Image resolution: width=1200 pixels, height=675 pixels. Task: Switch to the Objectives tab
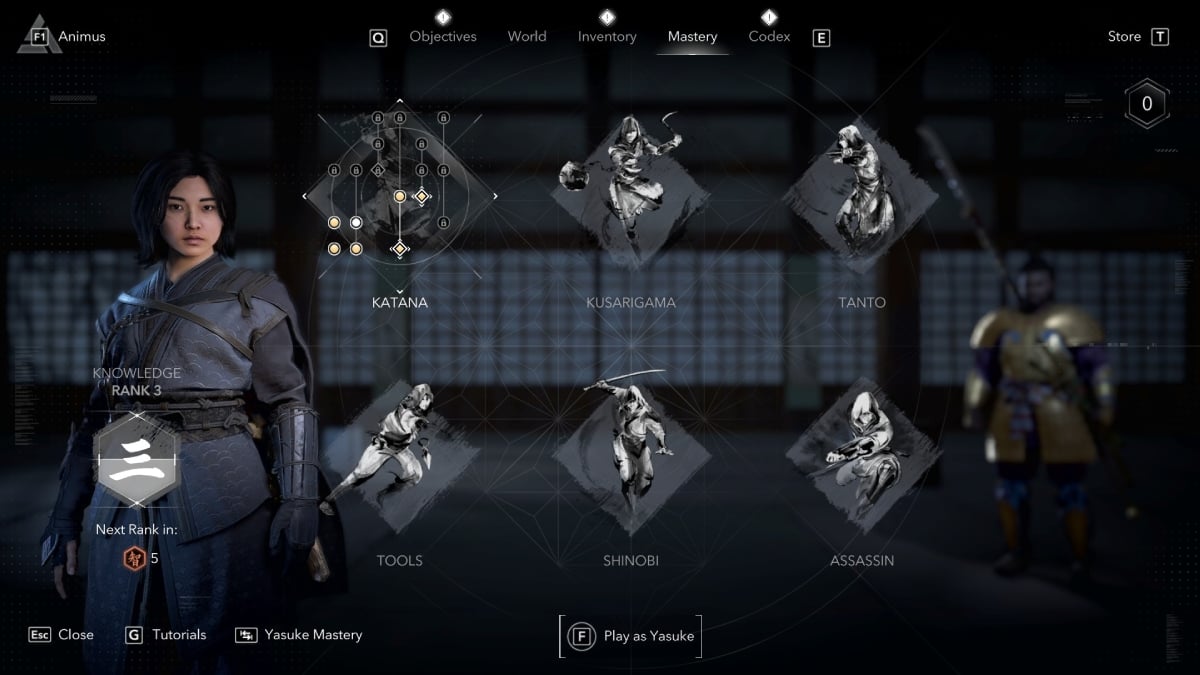click(x=443, y=37)
